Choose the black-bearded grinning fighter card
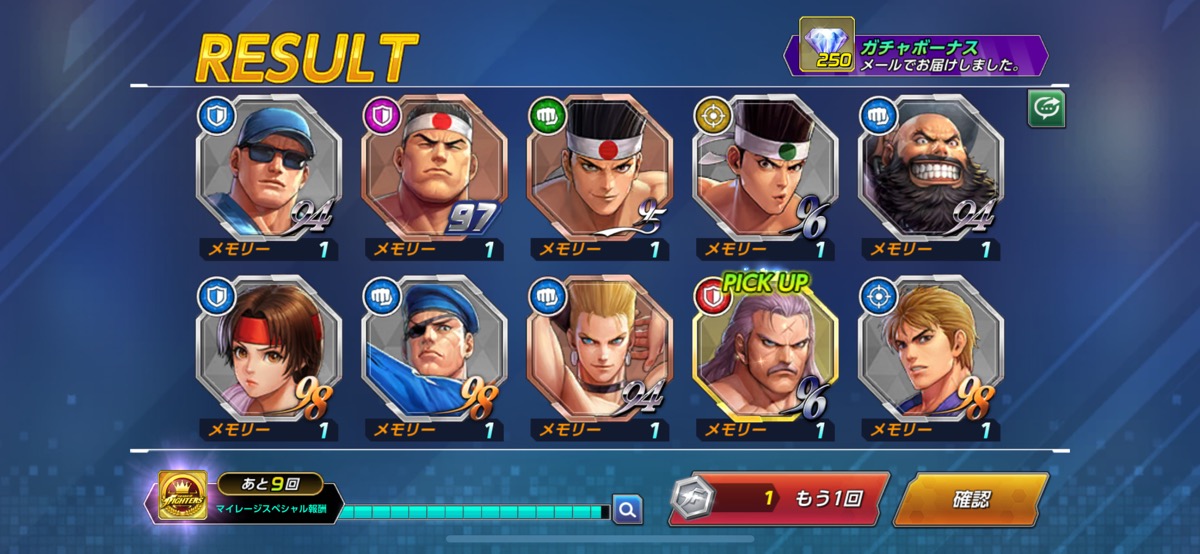This screenshot has width=1200, height=554. 930,168
